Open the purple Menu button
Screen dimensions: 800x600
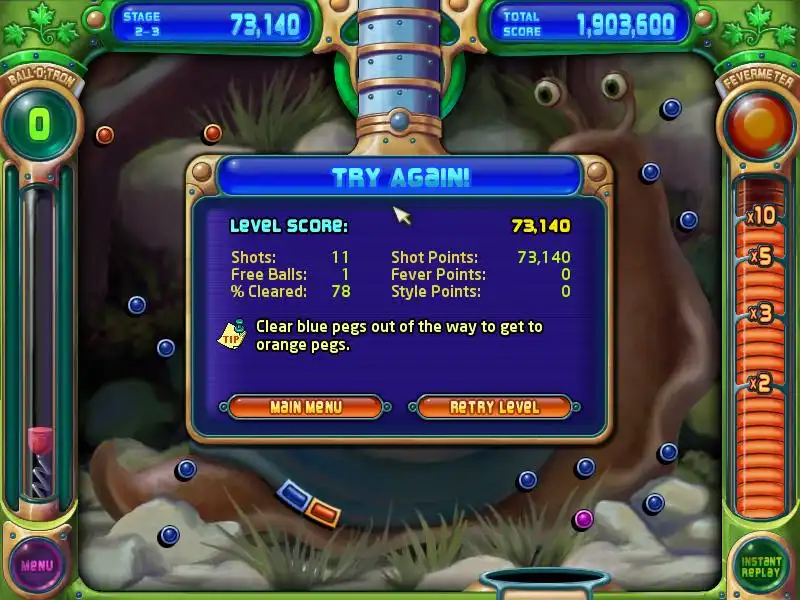pos(37,564)
